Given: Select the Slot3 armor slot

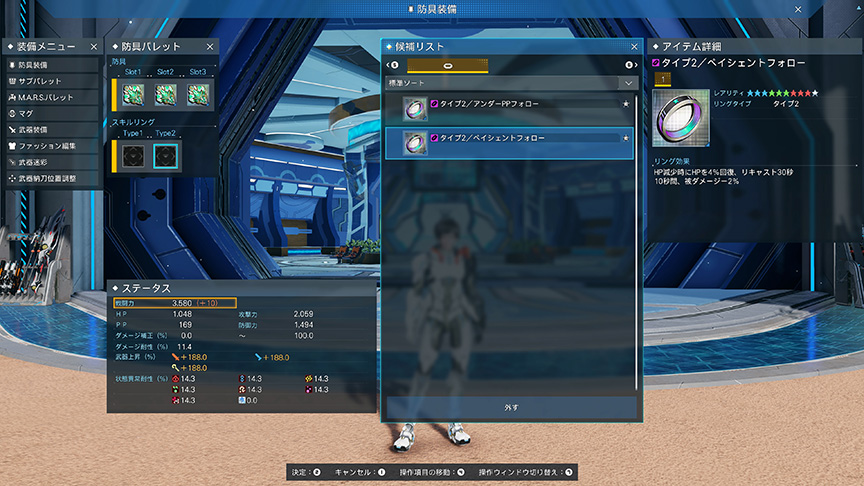Looking at the screenshot, I should (x=197, y=93).
